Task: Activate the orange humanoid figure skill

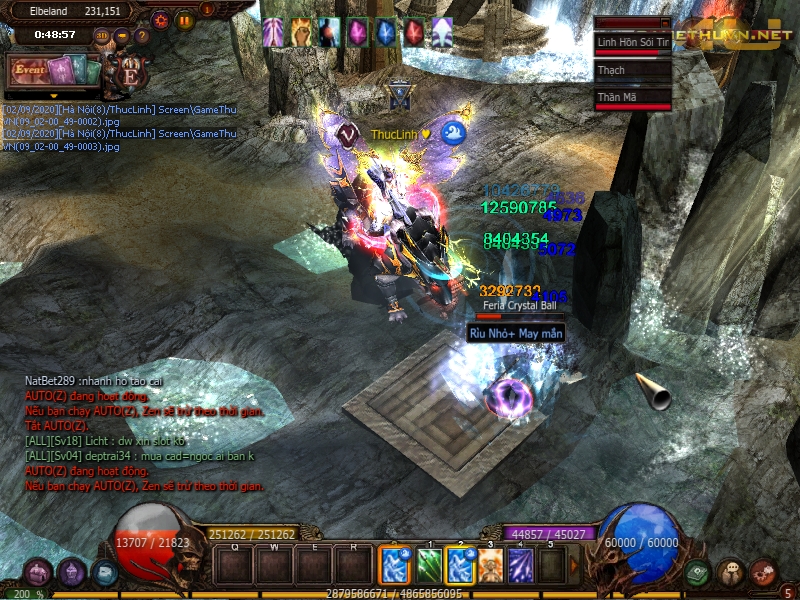Action: tap(490, 566)
